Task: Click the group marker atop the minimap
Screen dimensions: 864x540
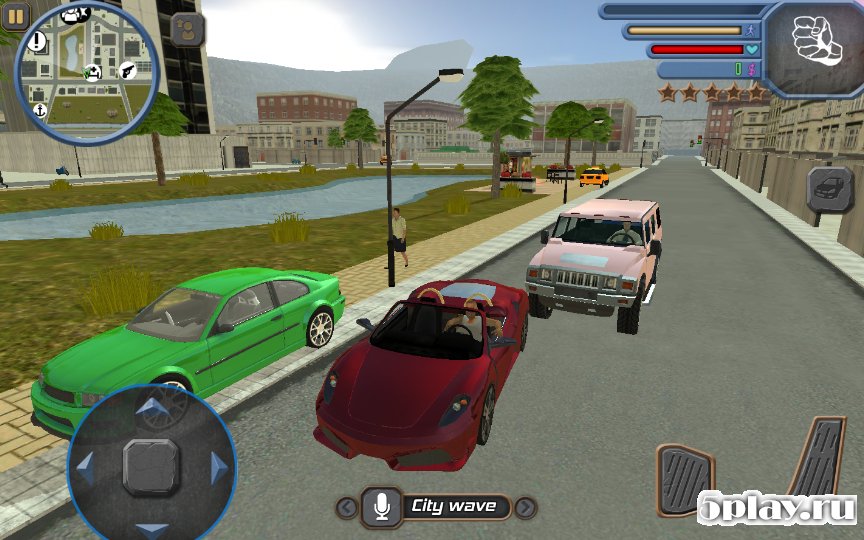Action: pyautogui.click(x=75, y=14)
